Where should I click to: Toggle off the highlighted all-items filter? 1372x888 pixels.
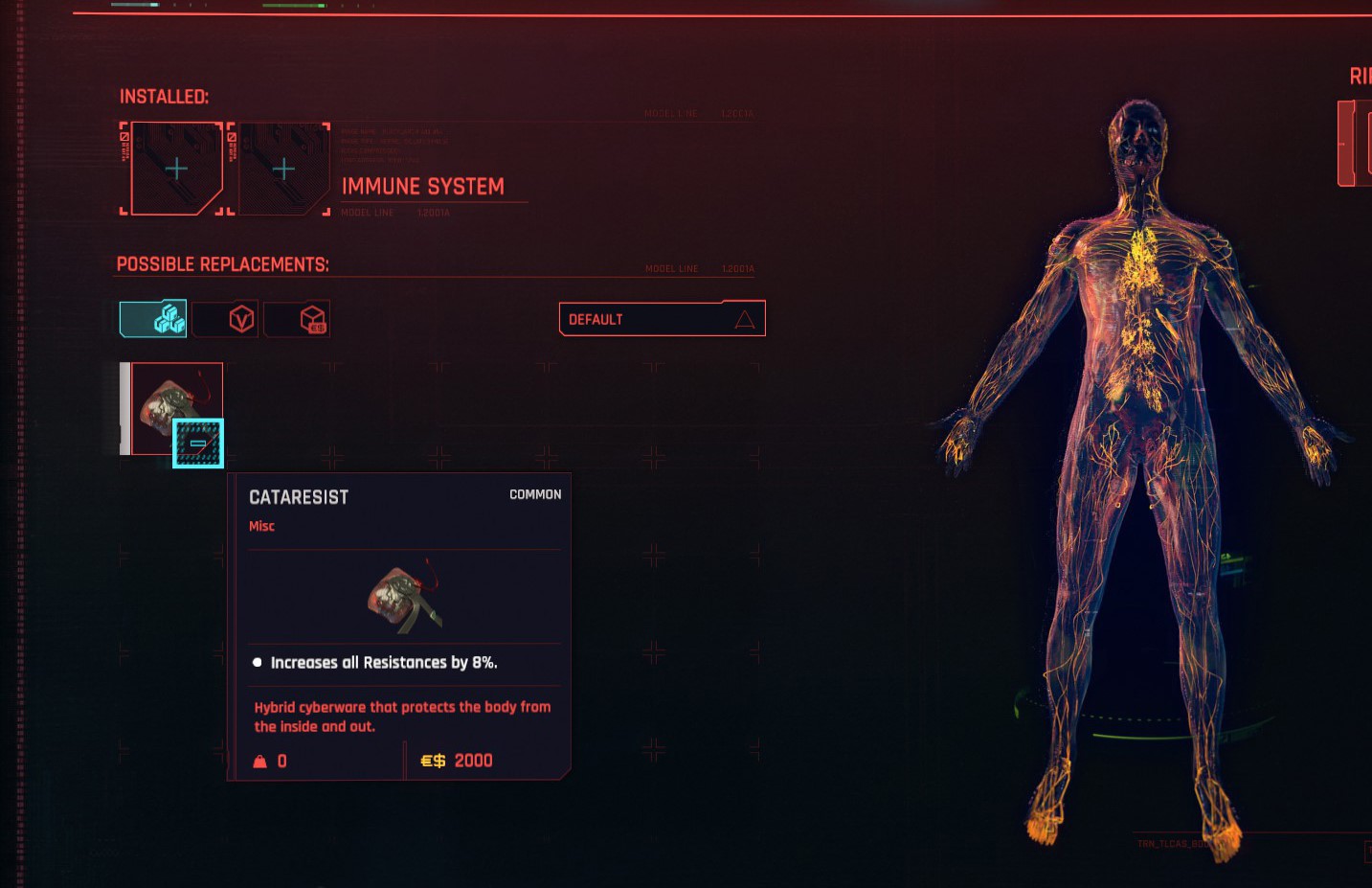(x=152, y=318)
